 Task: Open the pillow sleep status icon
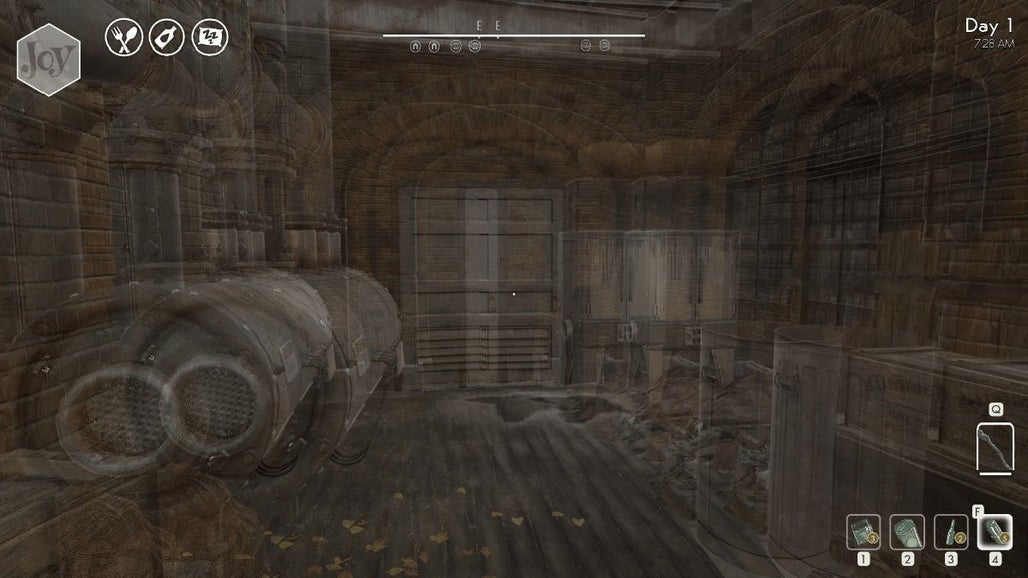209,38
